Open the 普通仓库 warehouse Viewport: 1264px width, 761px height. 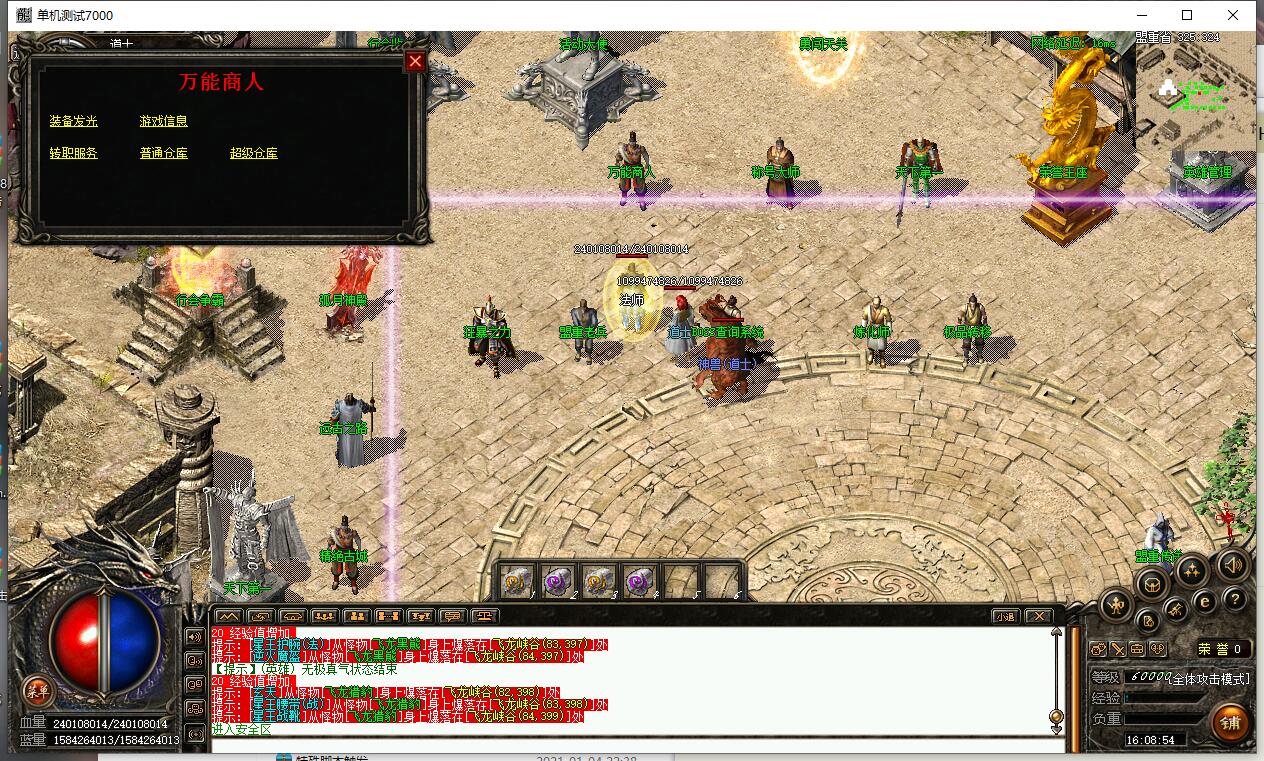(x=164, y=153)
